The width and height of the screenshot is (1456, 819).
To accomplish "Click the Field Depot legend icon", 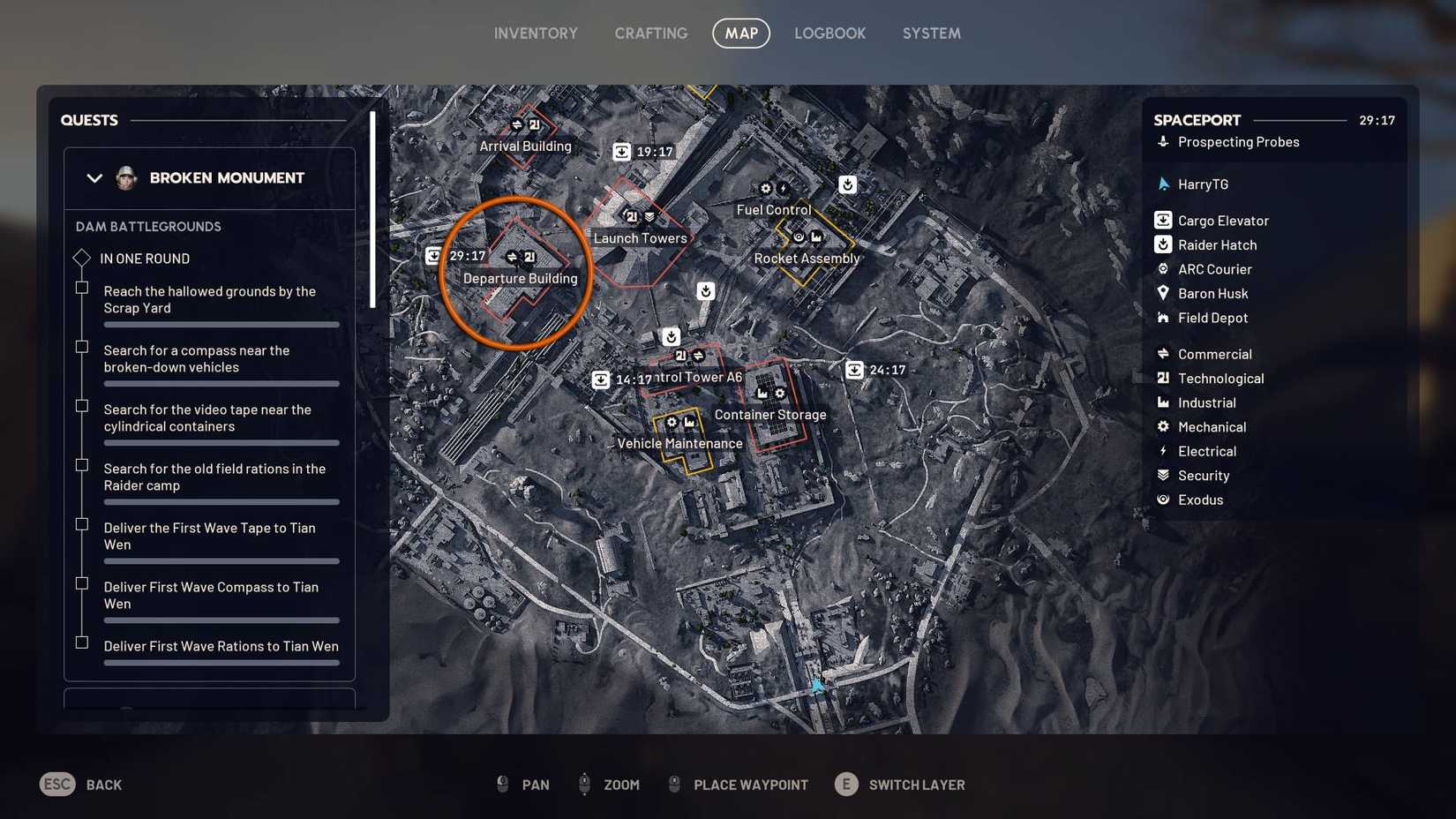I will [x=1163, y=318].
